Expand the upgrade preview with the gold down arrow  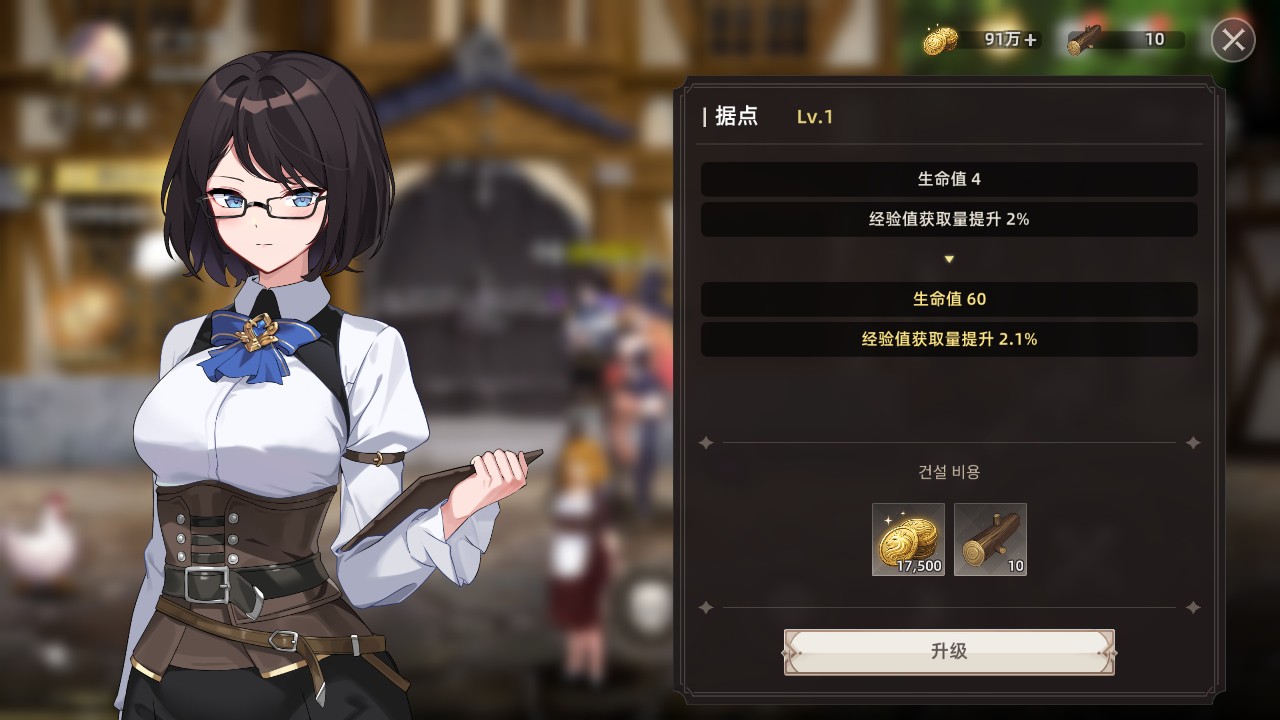[948, 257]
